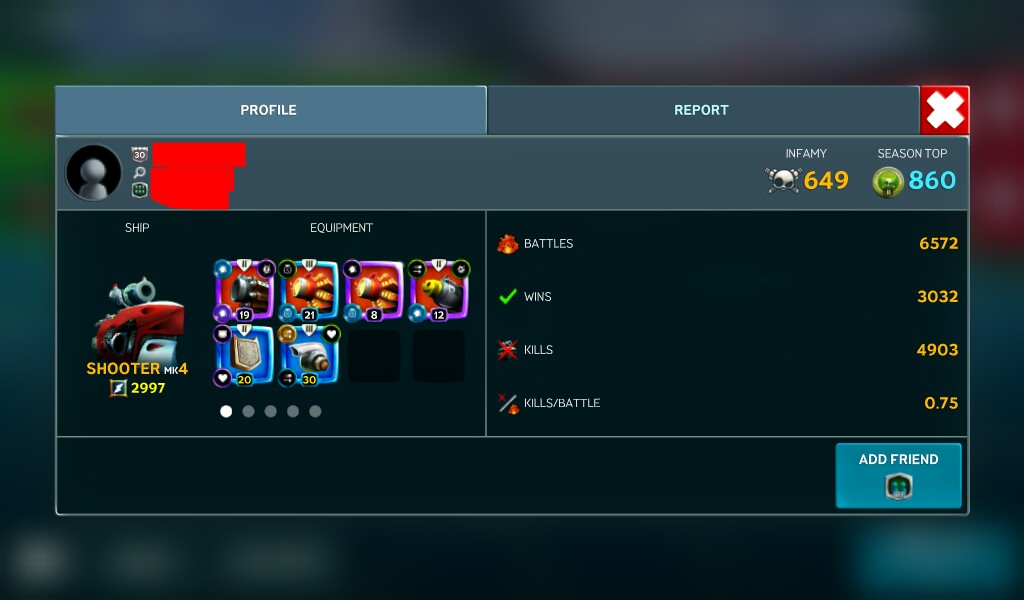Inspect the level 19 cannon equipment
The height and width of the screenshot is (600, 1024).
tap(244, 291)
